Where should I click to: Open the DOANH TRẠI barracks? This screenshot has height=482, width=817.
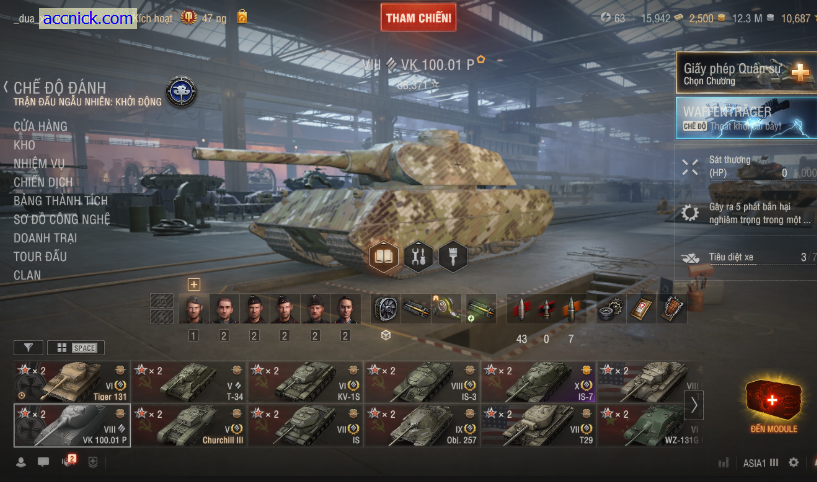tap(45, 238)
